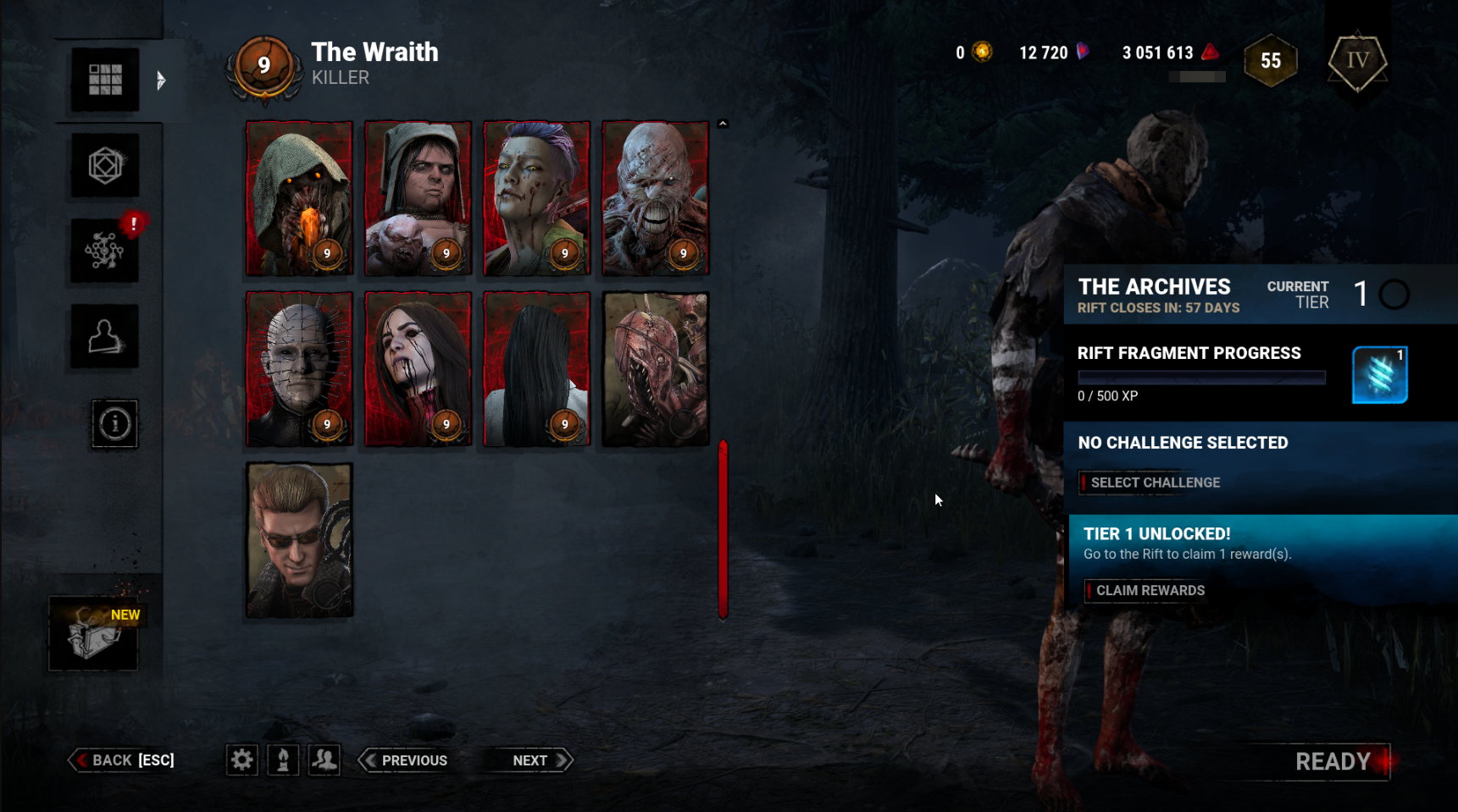Screen dimensions: 1458x812
Task: Select the hooded Blight portrait with orange vial
Action: [299, 198]
